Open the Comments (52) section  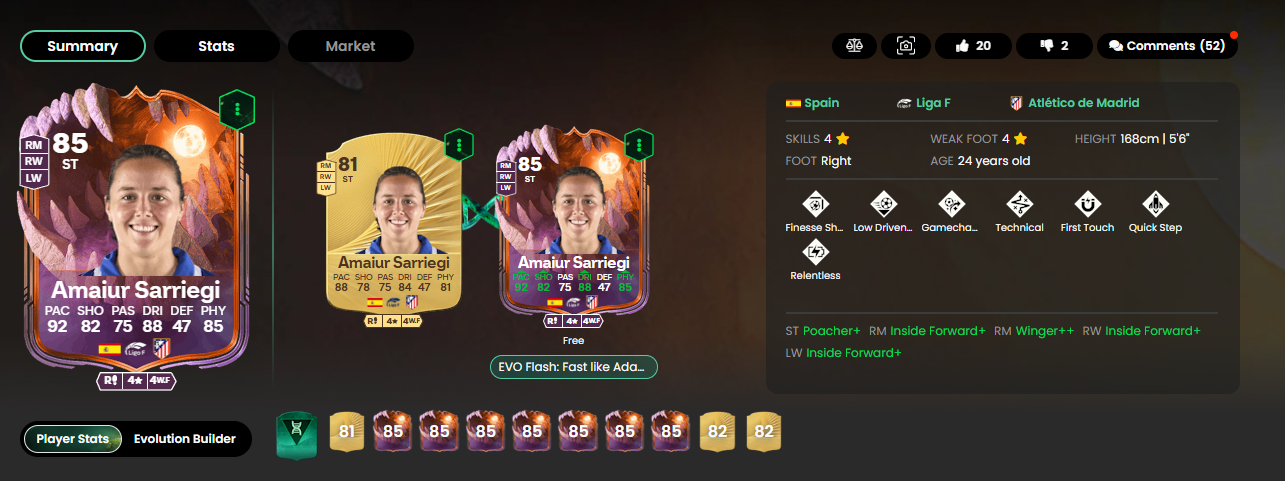pyautogui.click(x=1165, y=46)
